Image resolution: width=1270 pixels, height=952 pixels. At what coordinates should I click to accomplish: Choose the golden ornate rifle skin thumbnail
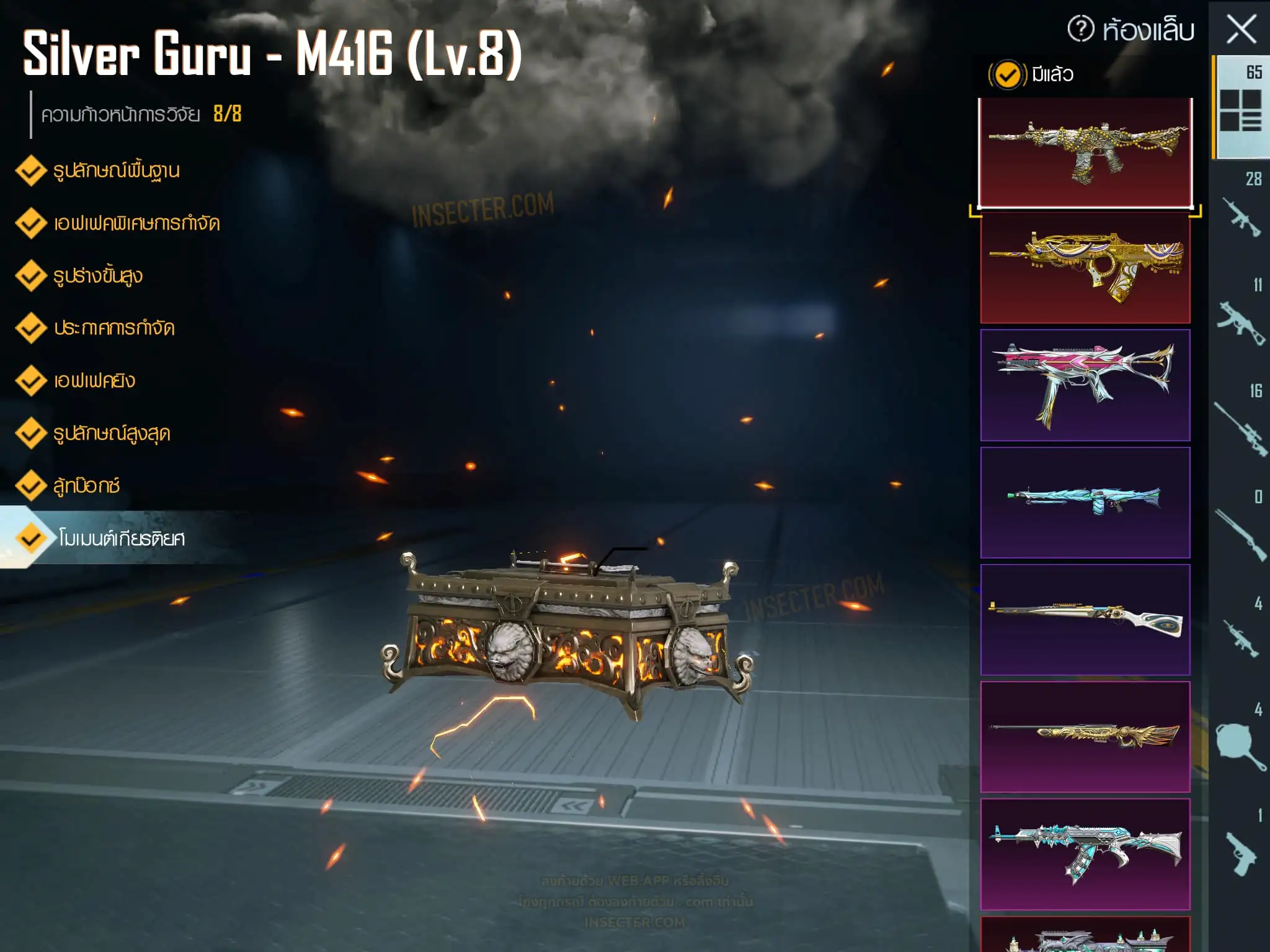click(x=1085, y=268)
